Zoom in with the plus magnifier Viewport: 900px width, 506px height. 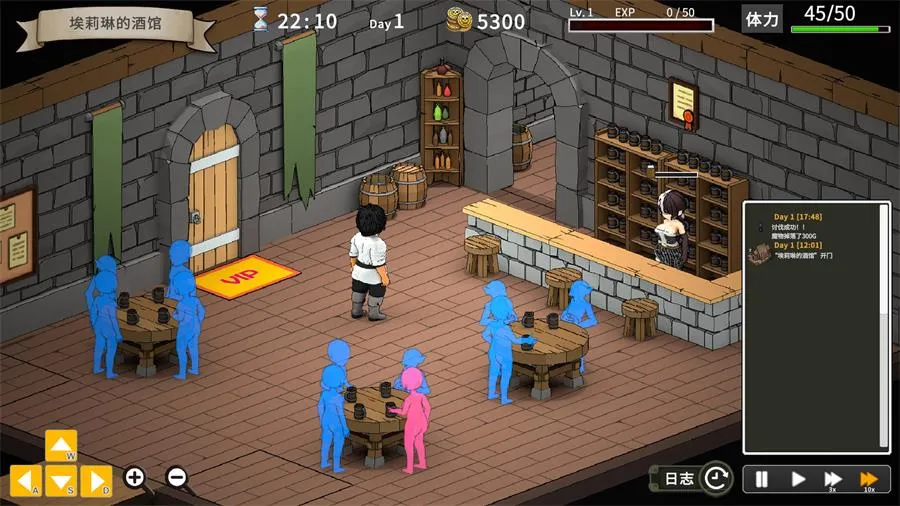pyautogui.click(x=135, y=477)
